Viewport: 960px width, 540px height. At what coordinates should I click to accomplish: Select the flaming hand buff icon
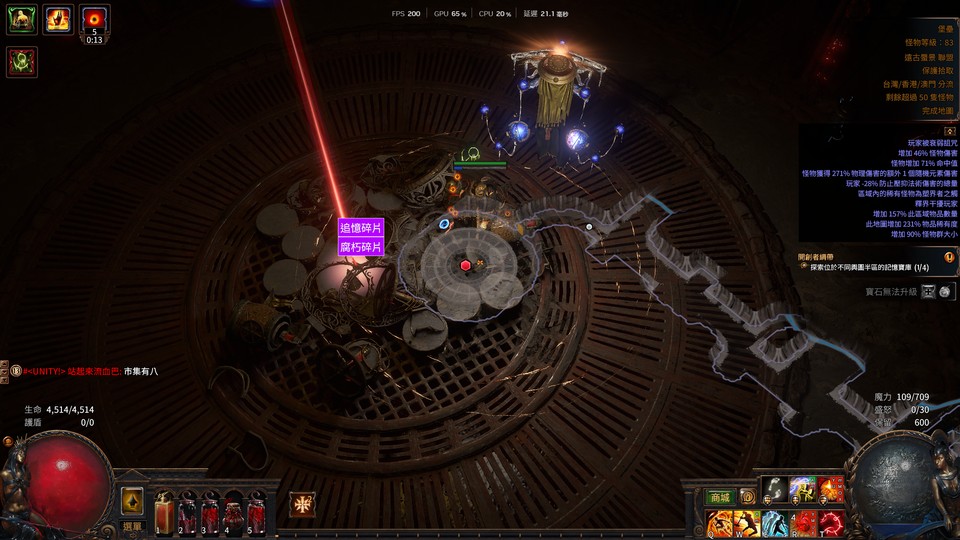[x=58, y=20]
